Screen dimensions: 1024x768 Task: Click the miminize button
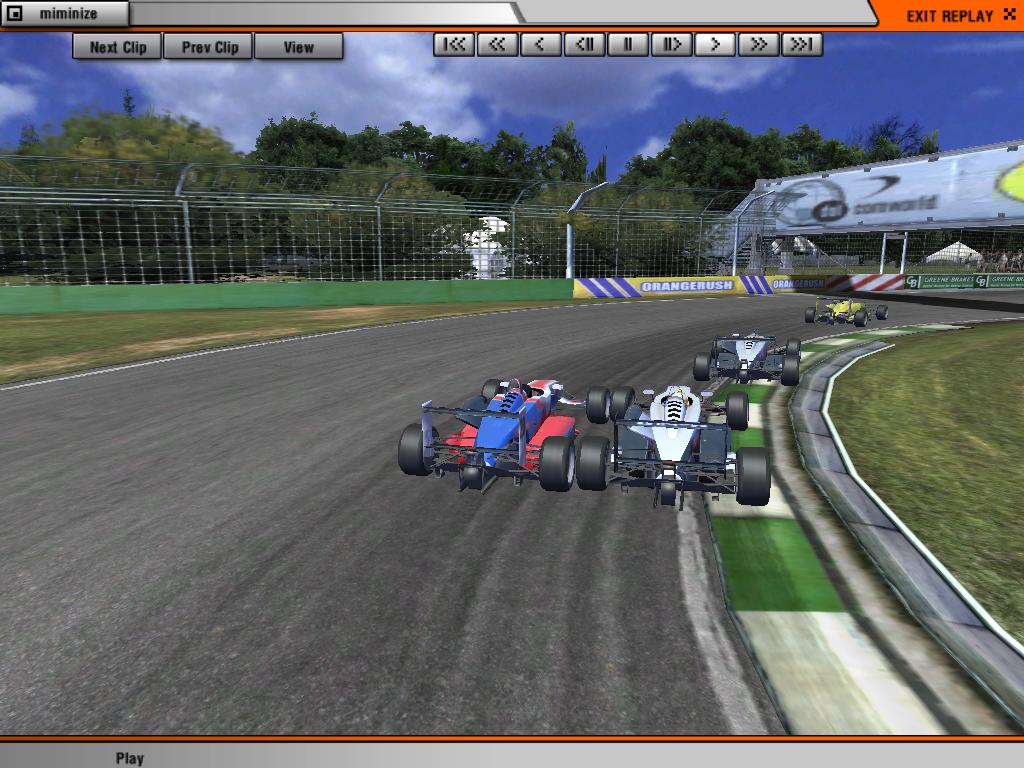tap(65, 14)
